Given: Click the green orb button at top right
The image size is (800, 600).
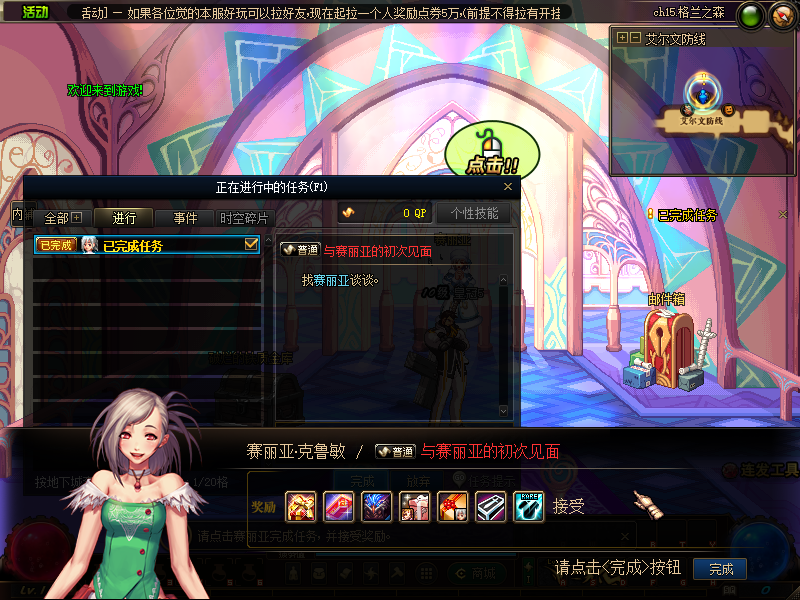Looking at the screenshot, I should click(x=751, y=15).
